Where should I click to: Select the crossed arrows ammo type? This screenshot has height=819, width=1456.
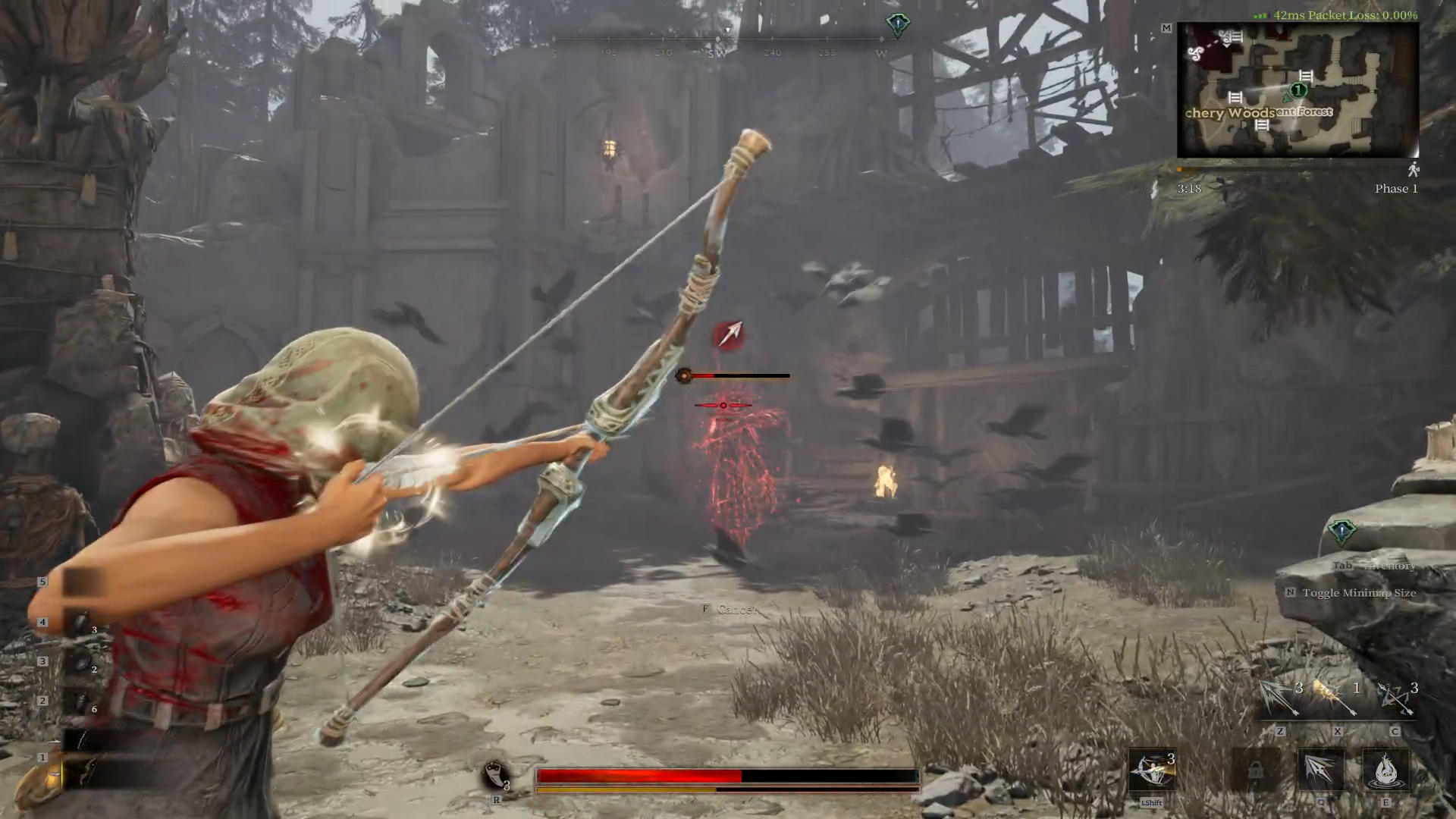click(x=1394, y=697)
